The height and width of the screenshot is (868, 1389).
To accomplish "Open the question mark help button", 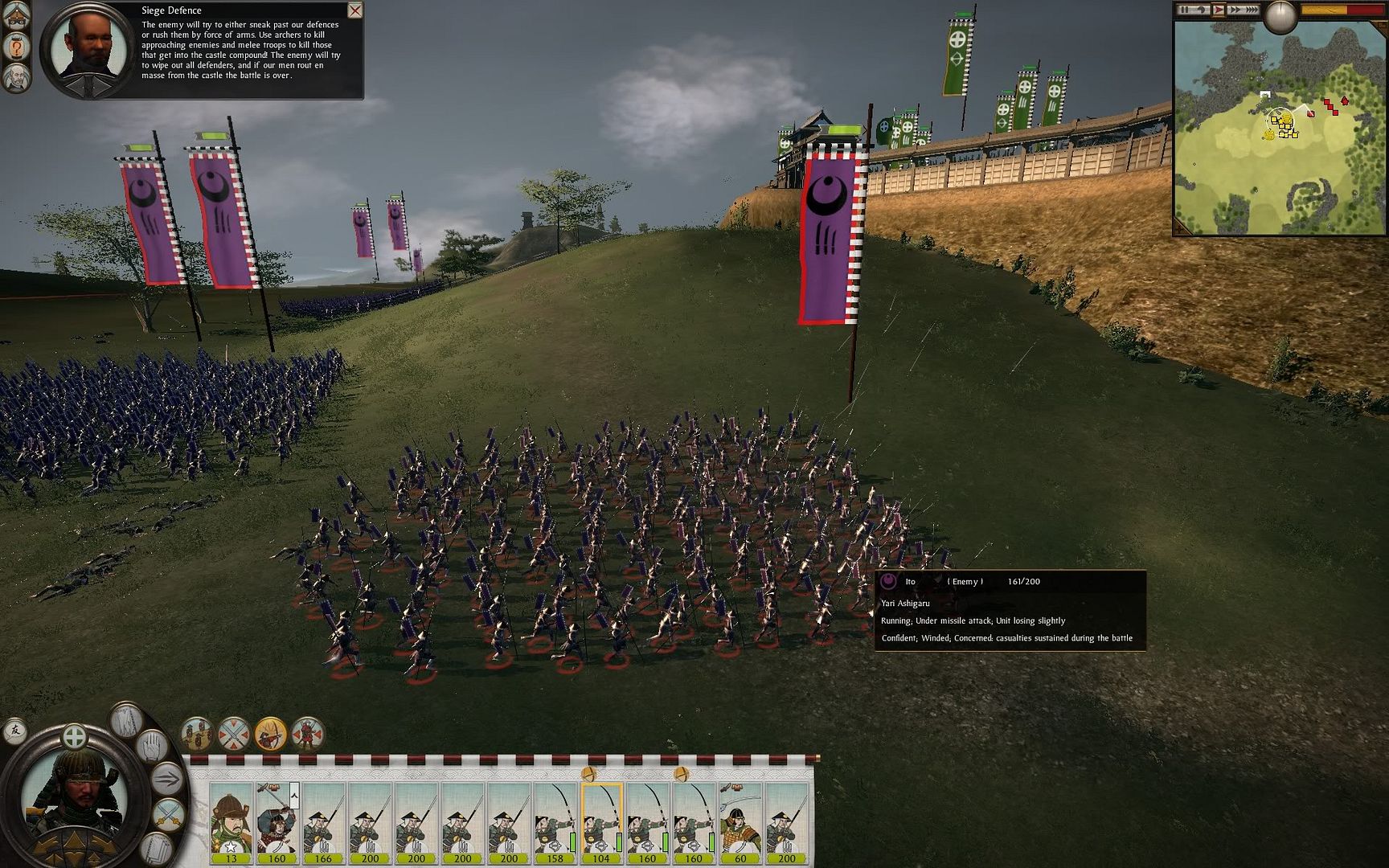I will pyautogui.click(x=17, y=47).
